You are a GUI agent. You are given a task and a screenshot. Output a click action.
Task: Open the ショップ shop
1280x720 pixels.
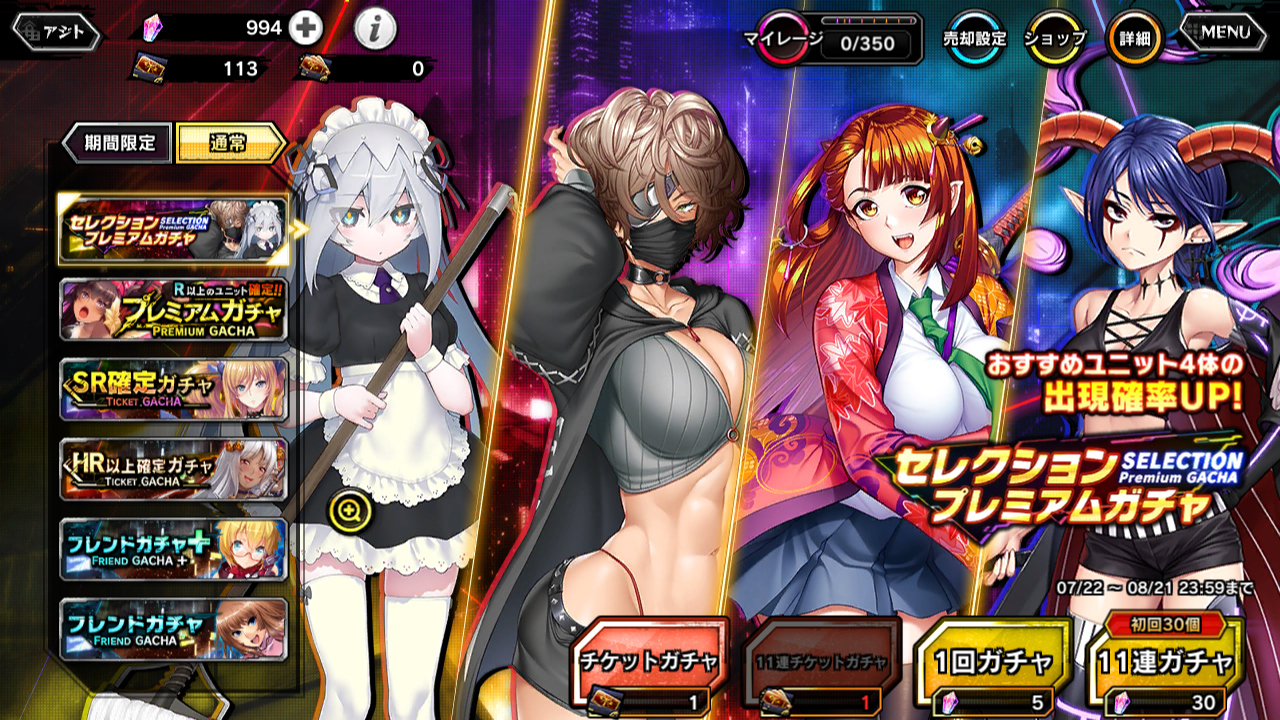click(1055, 38)
